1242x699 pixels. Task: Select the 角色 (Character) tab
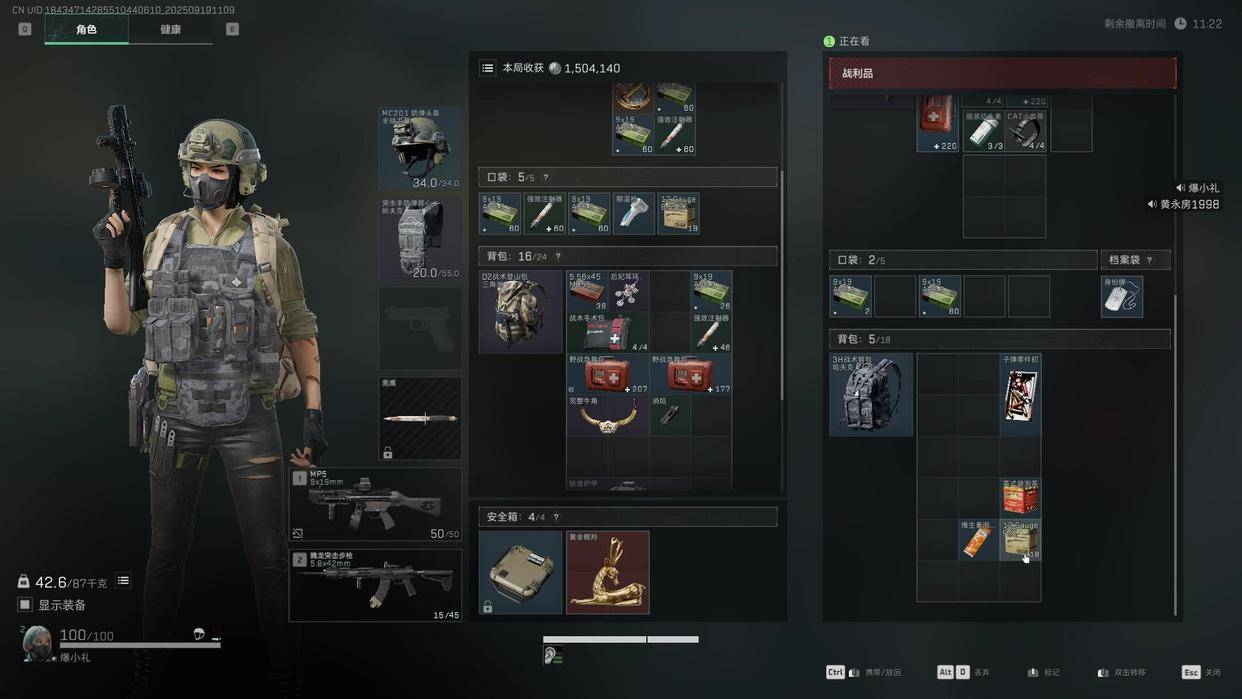86,30
